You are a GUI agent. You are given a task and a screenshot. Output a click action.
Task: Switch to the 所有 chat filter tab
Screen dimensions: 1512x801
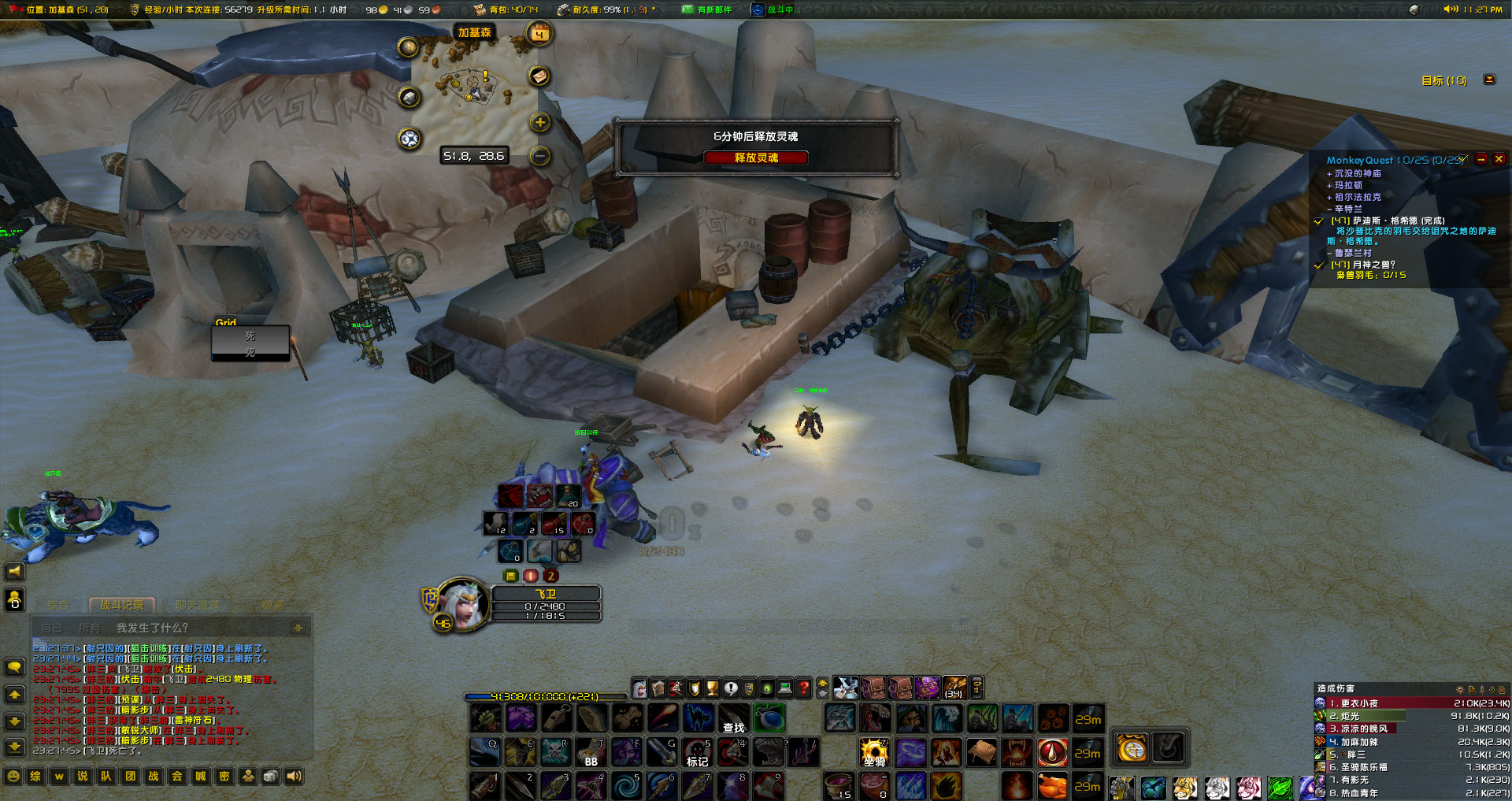(90, 627)
